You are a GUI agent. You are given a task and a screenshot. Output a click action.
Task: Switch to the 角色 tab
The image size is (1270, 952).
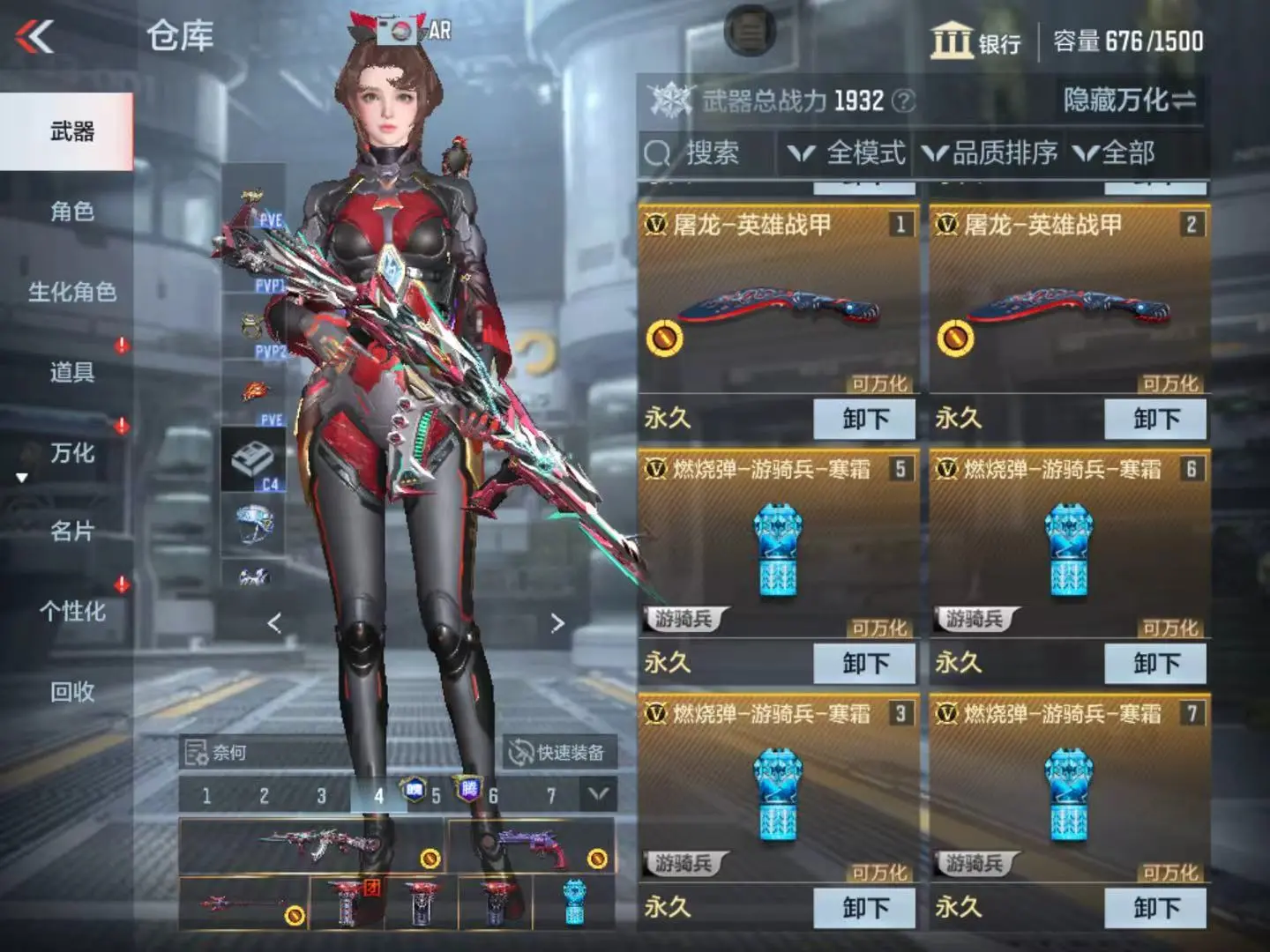[71, 212]
